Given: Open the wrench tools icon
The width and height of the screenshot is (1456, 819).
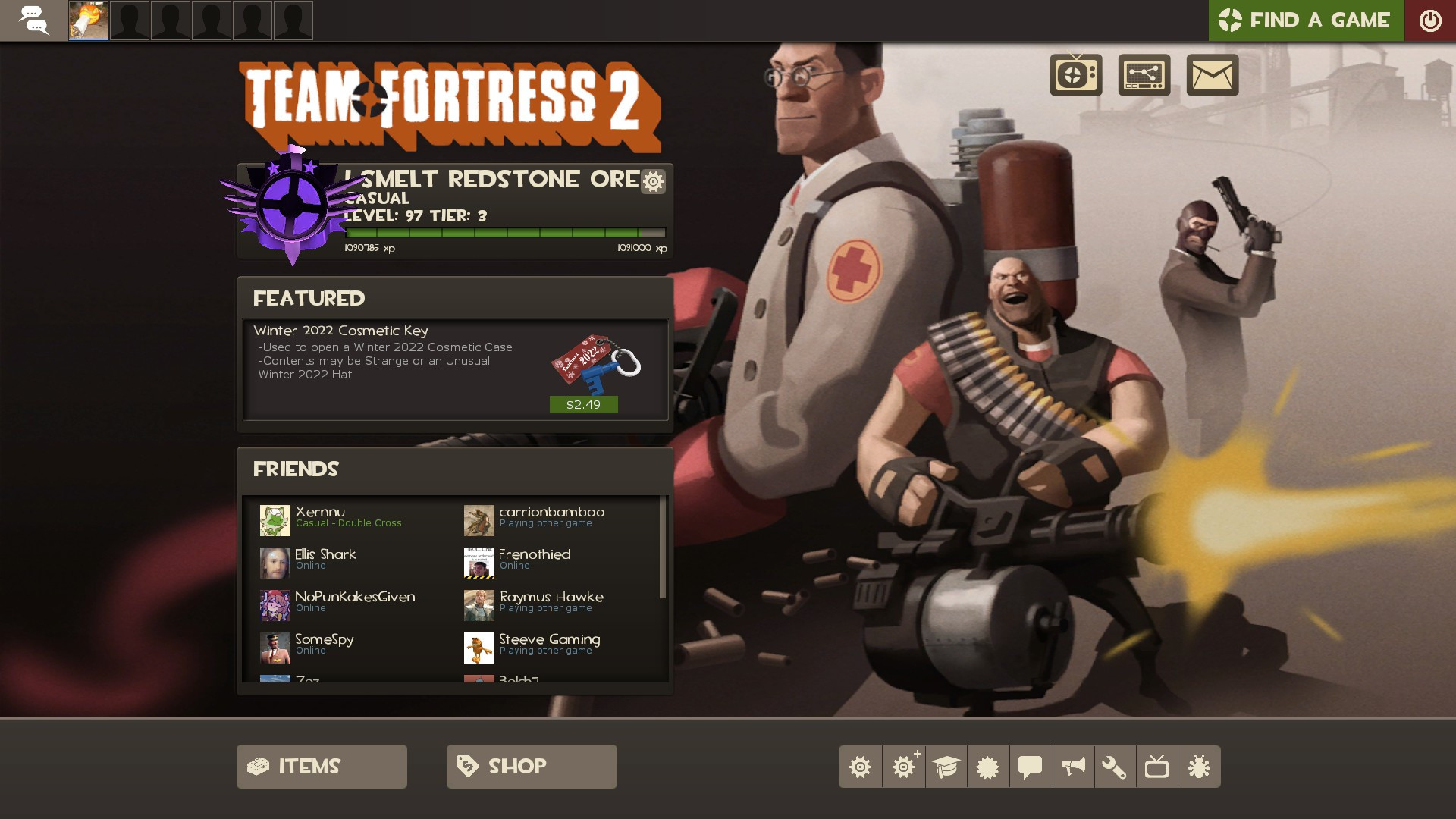Looking at the screenshot, I should [1116, 767].
